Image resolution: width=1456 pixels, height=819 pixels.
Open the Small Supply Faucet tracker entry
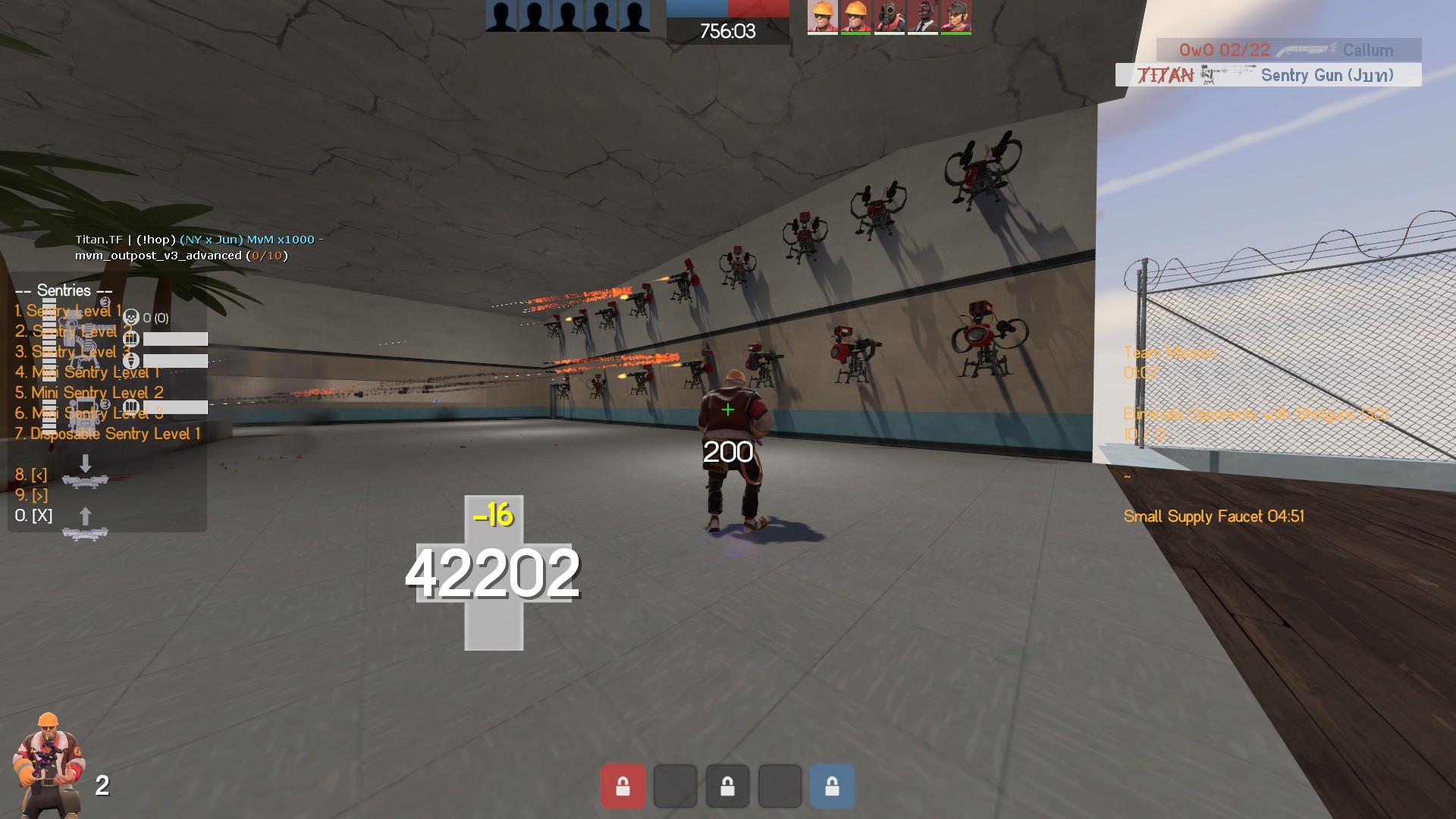(1213, 516)
